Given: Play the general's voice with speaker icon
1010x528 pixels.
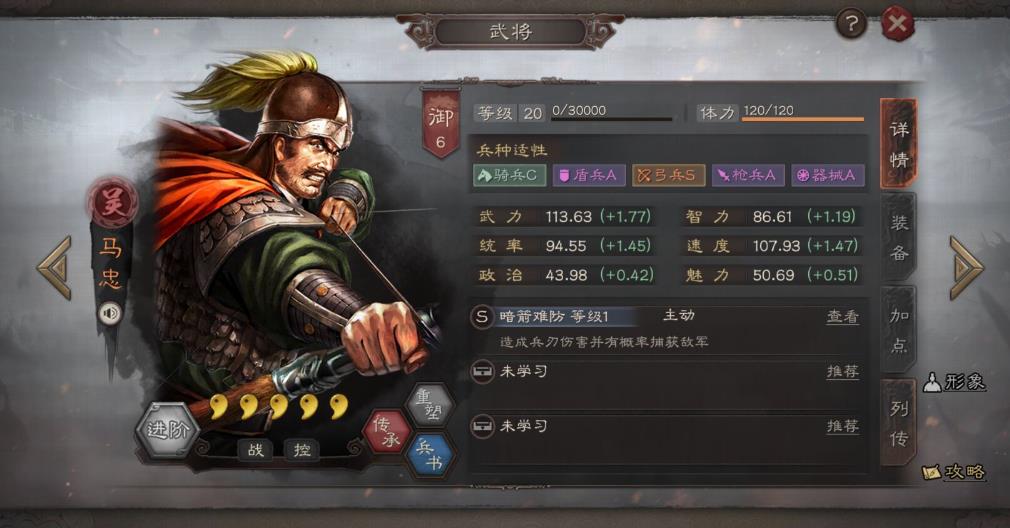Looking at the screenshot, I should coord(108,314).
